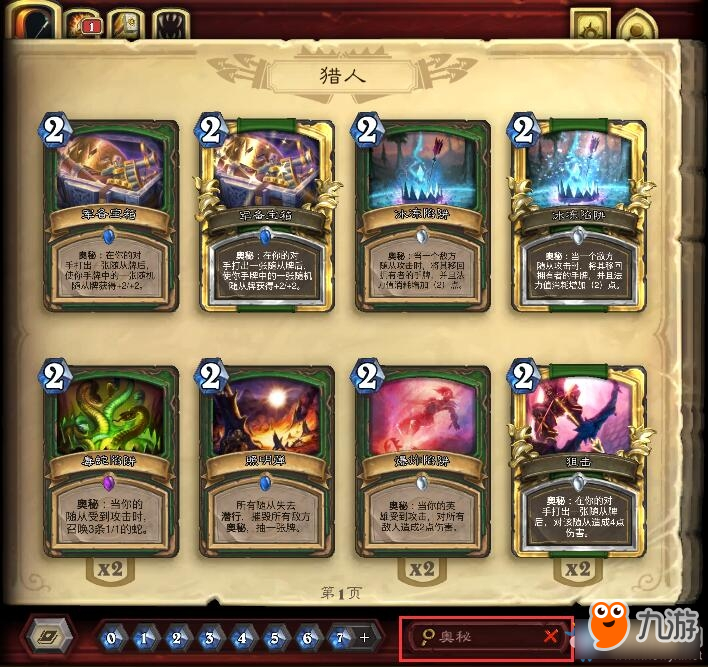Switch to the claw-mark class tab

[x=173, y=24]
